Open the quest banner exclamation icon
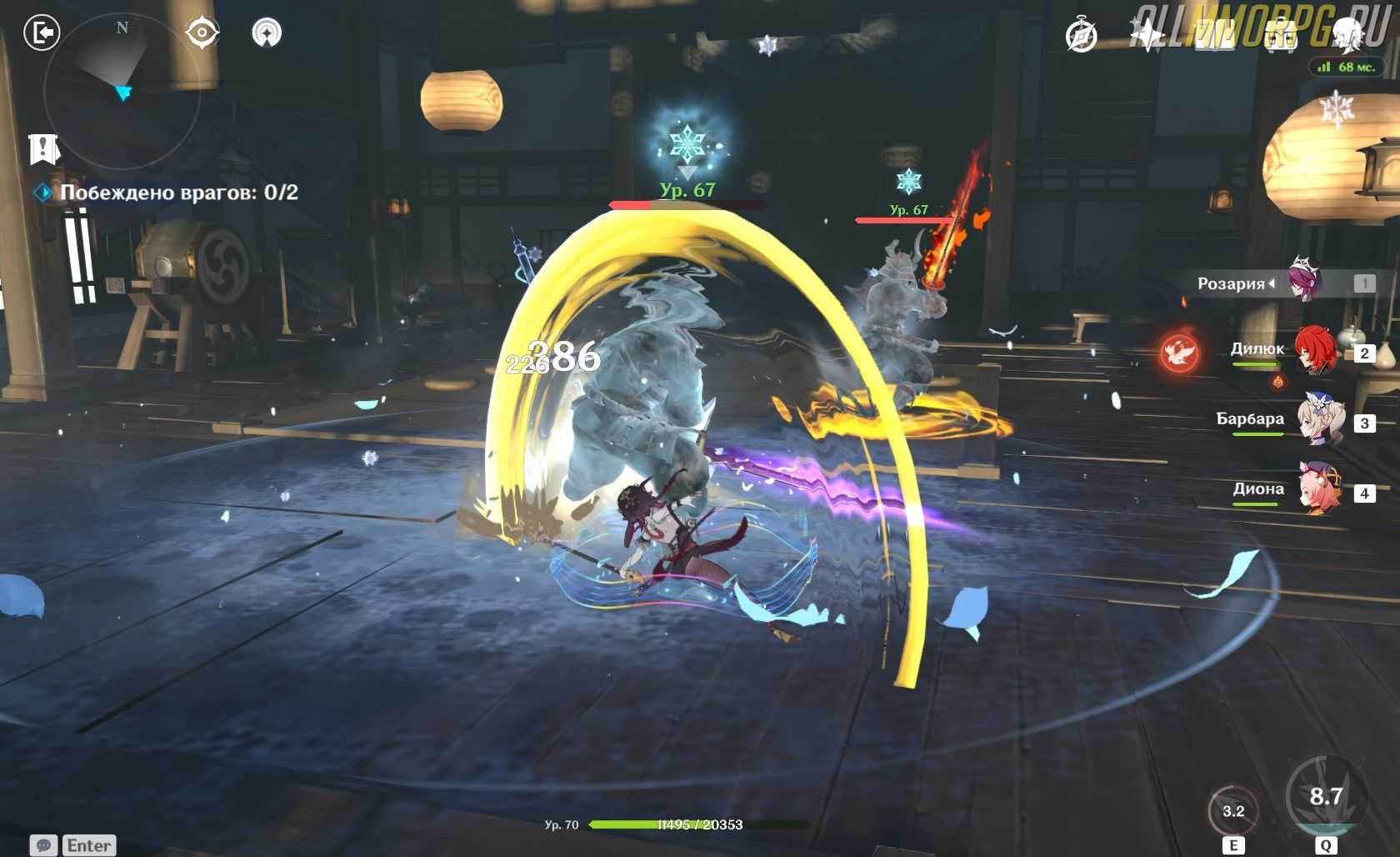This screenshot has width=1400, height=857. point(43,148)
